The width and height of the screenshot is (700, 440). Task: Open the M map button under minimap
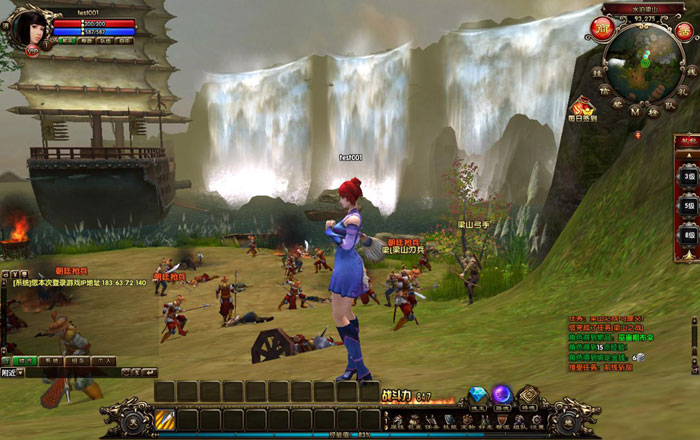(636, 111)
